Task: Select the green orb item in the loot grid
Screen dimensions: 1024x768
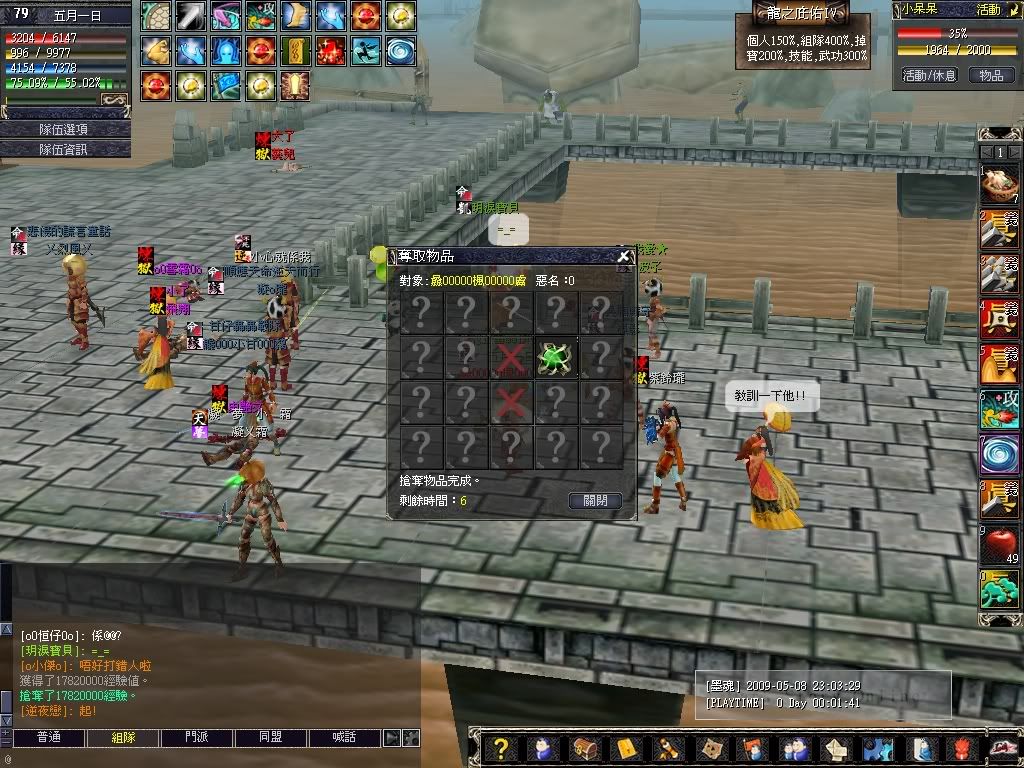Action: (x=555, y=357)
